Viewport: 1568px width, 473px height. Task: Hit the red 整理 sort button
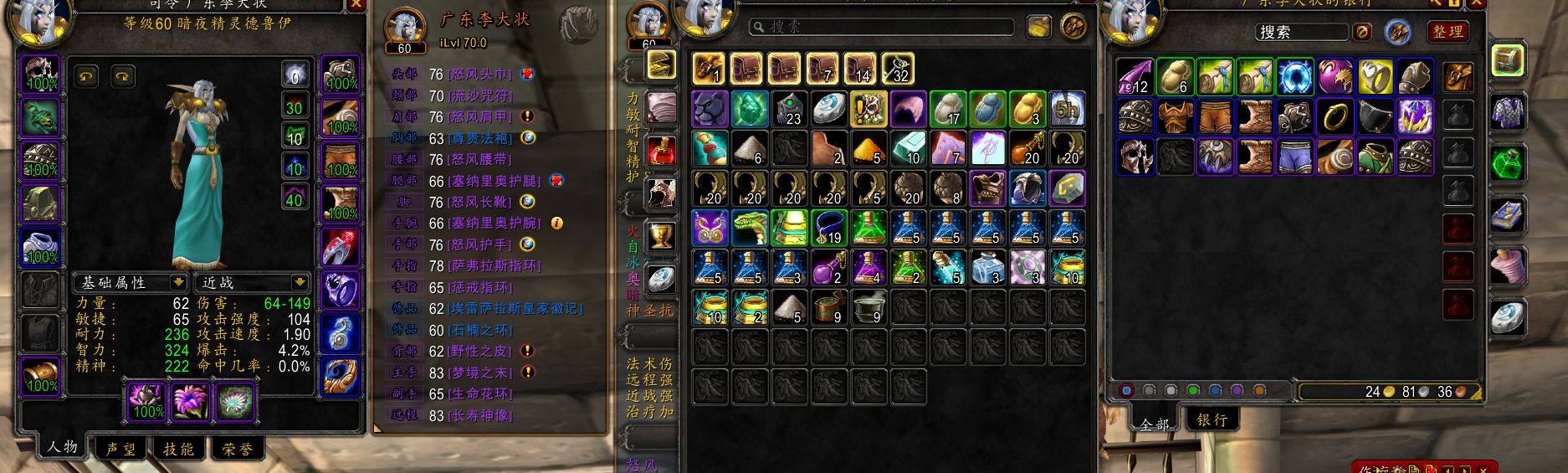pyautogui.click(x=1448, y=32)
